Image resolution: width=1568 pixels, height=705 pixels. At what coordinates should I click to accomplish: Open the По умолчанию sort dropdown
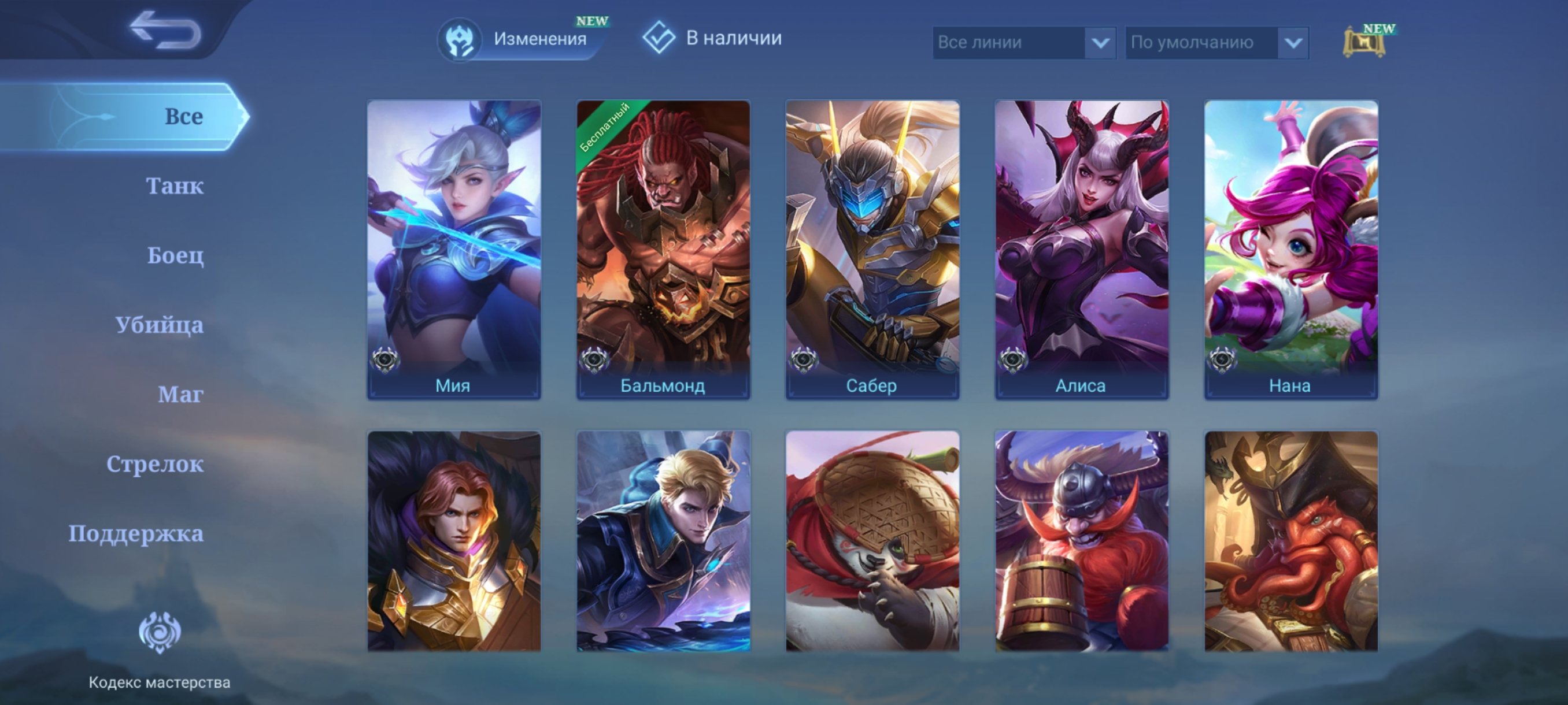(x=1216, y=43)
